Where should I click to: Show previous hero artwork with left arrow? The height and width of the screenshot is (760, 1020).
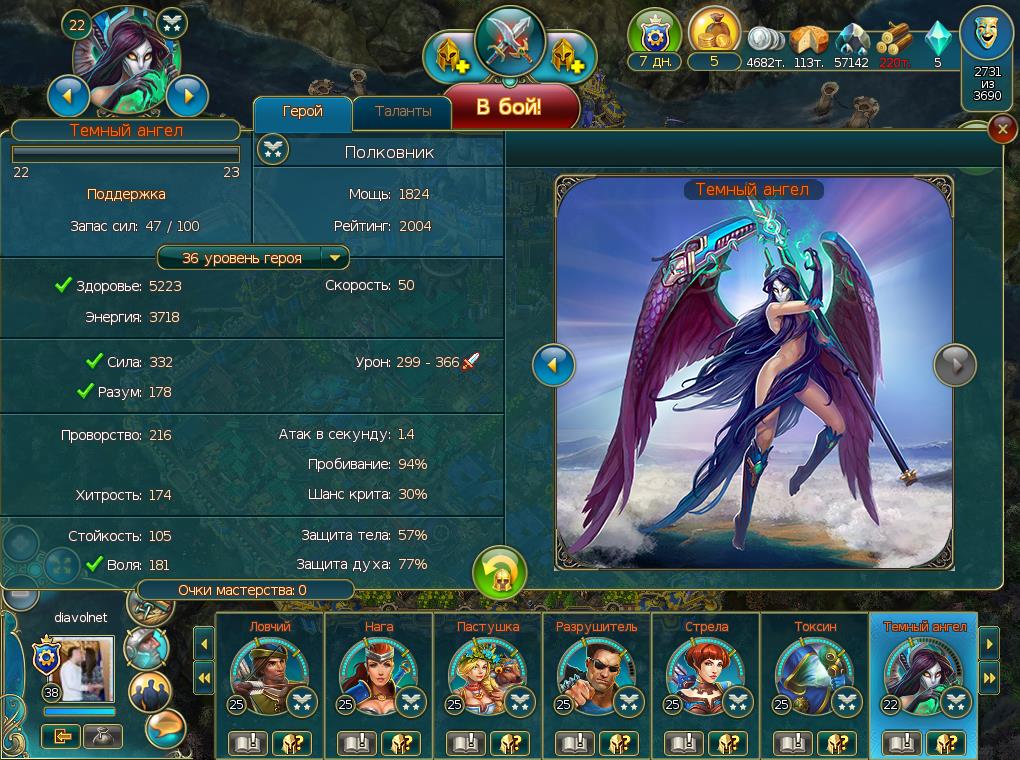(x=554, y=366)
